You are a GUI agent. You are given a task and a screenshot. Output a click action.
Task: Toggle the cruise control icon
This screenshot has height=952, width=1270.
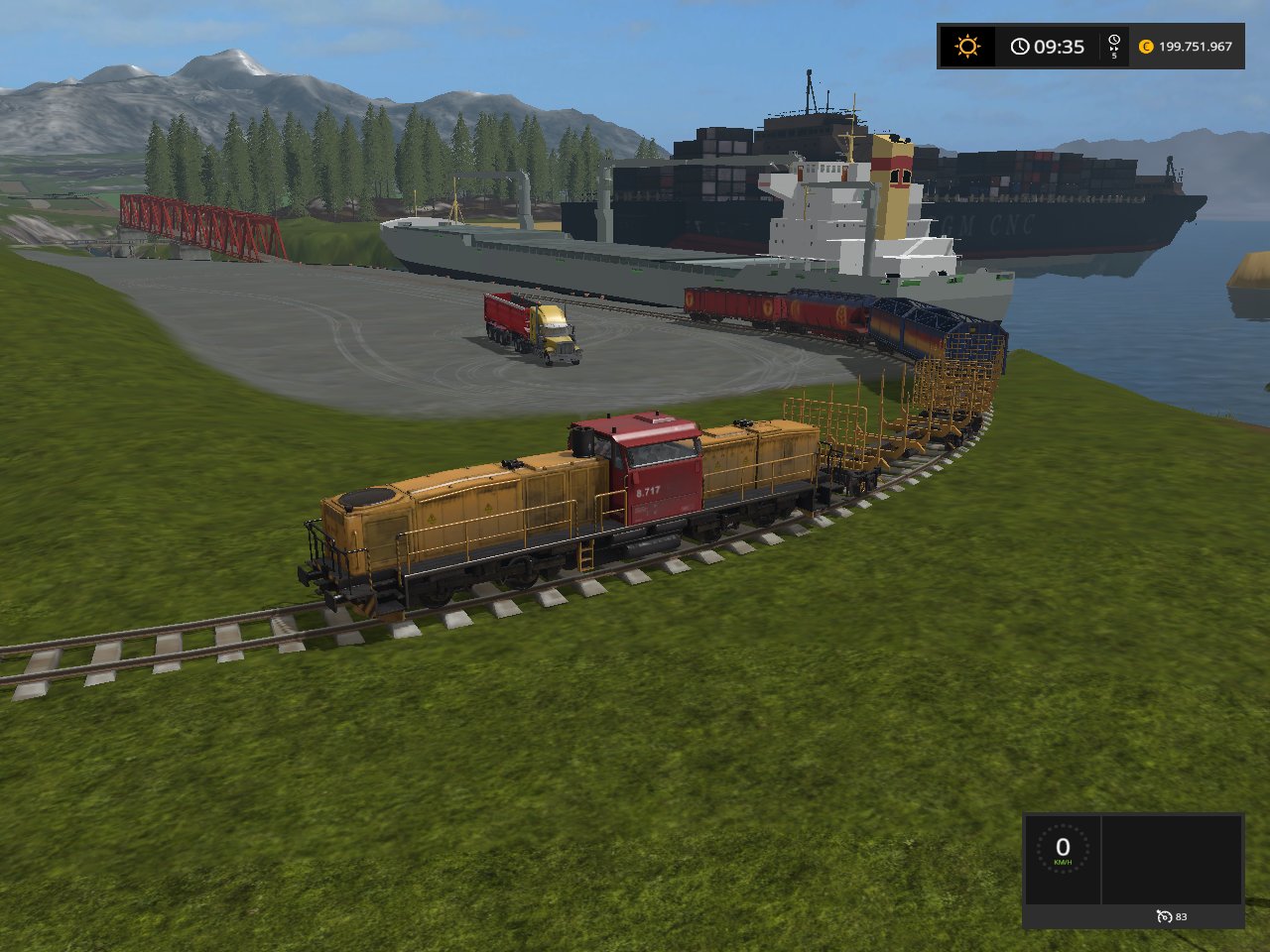1164,916
